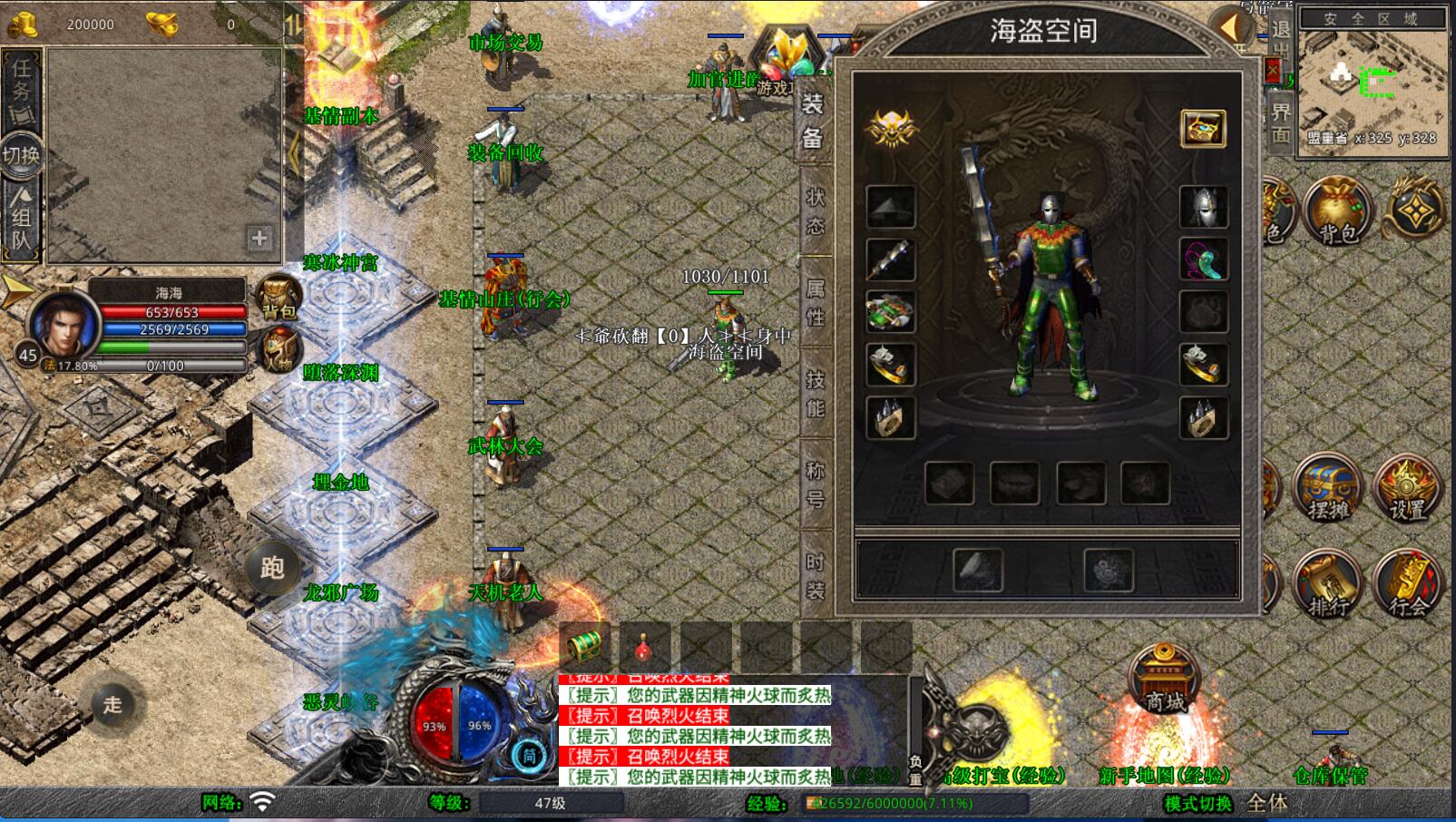Viewport: 1456px width, 822px height.
Task: Show the 排行 rankings button
Action: pos(1327,585)
